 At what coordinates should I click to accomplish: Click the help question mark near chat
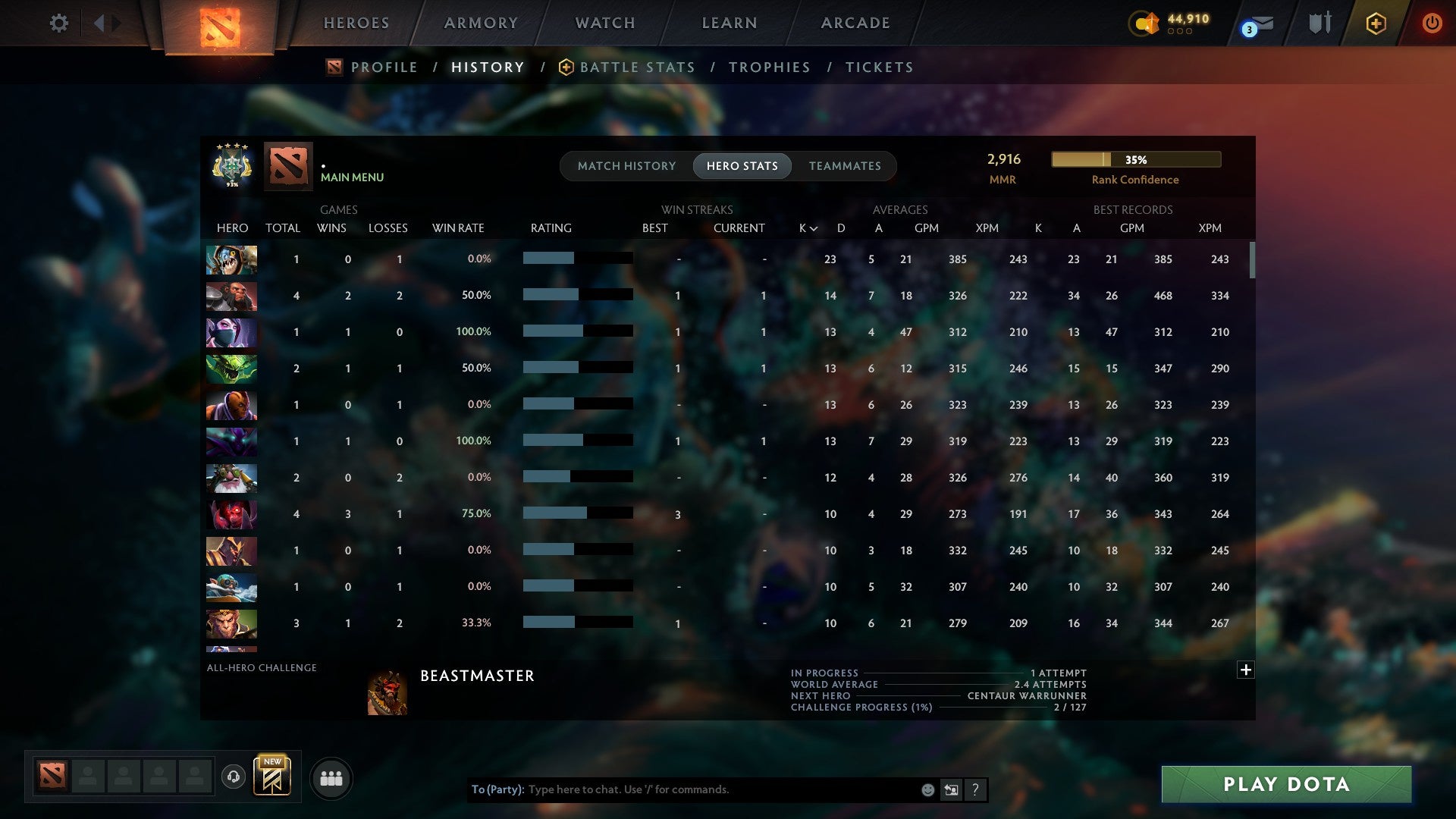pos(975,789)
